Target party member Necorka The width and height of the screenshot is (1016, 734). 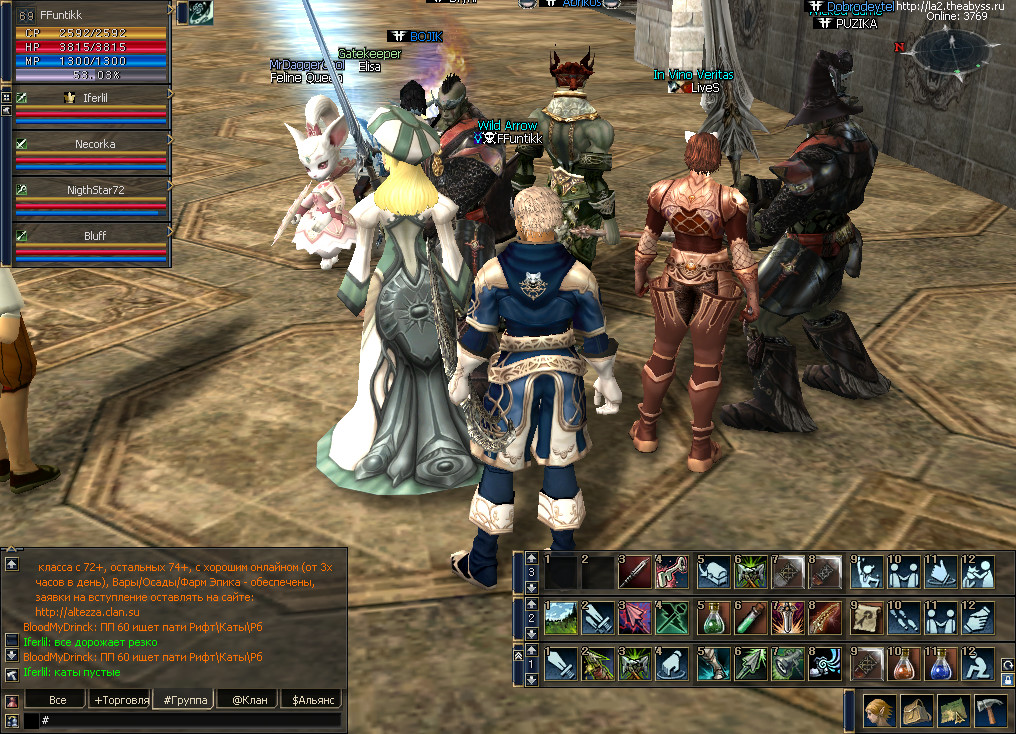tap(95, 144)
